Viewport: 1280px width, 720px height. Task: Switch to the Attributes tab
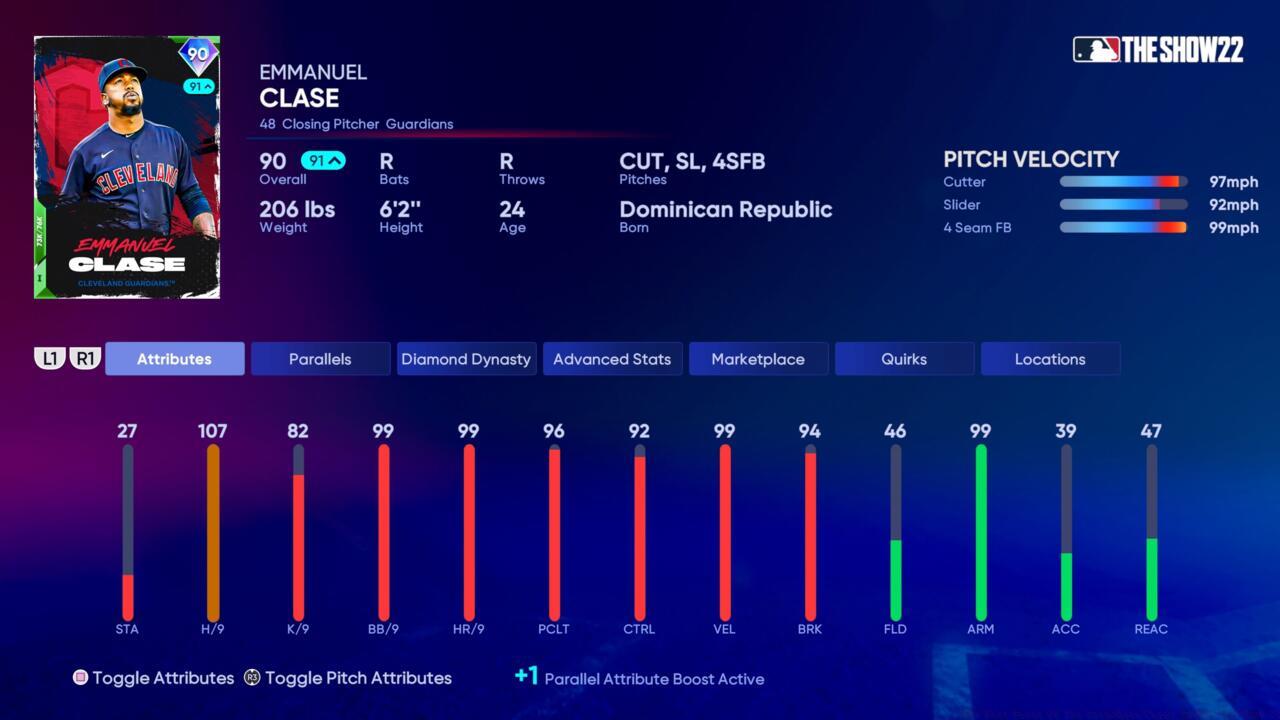point(174,359)
